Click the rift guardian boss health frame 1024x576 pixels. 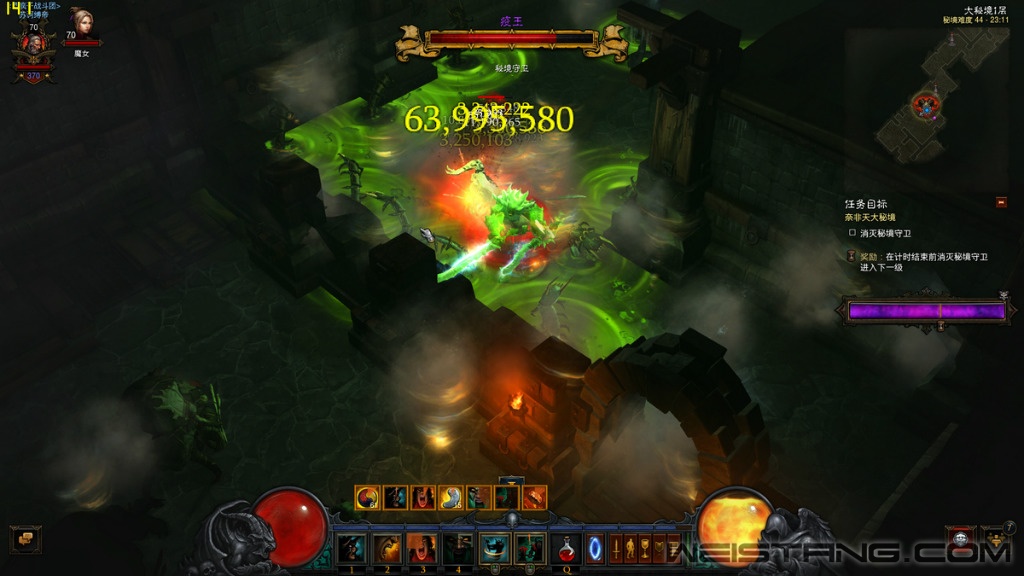[512, 40]
